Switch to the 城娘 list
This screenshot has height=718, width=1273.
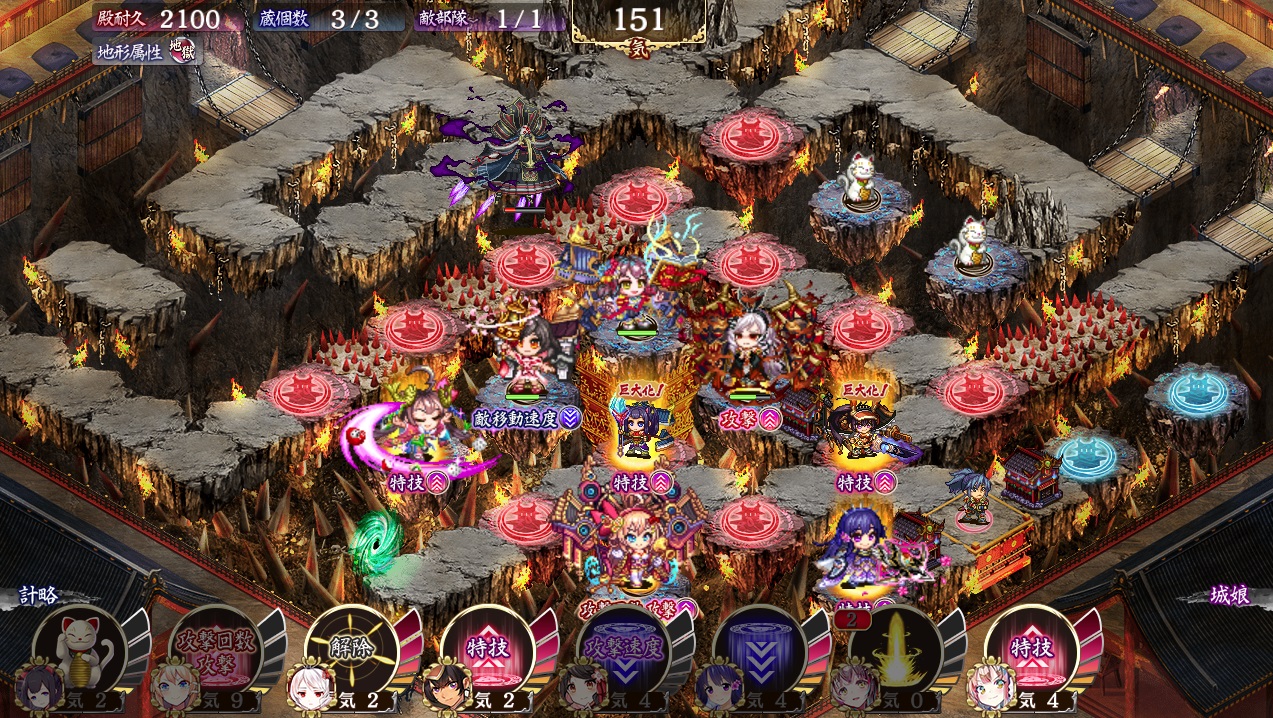coord(1228,596)
